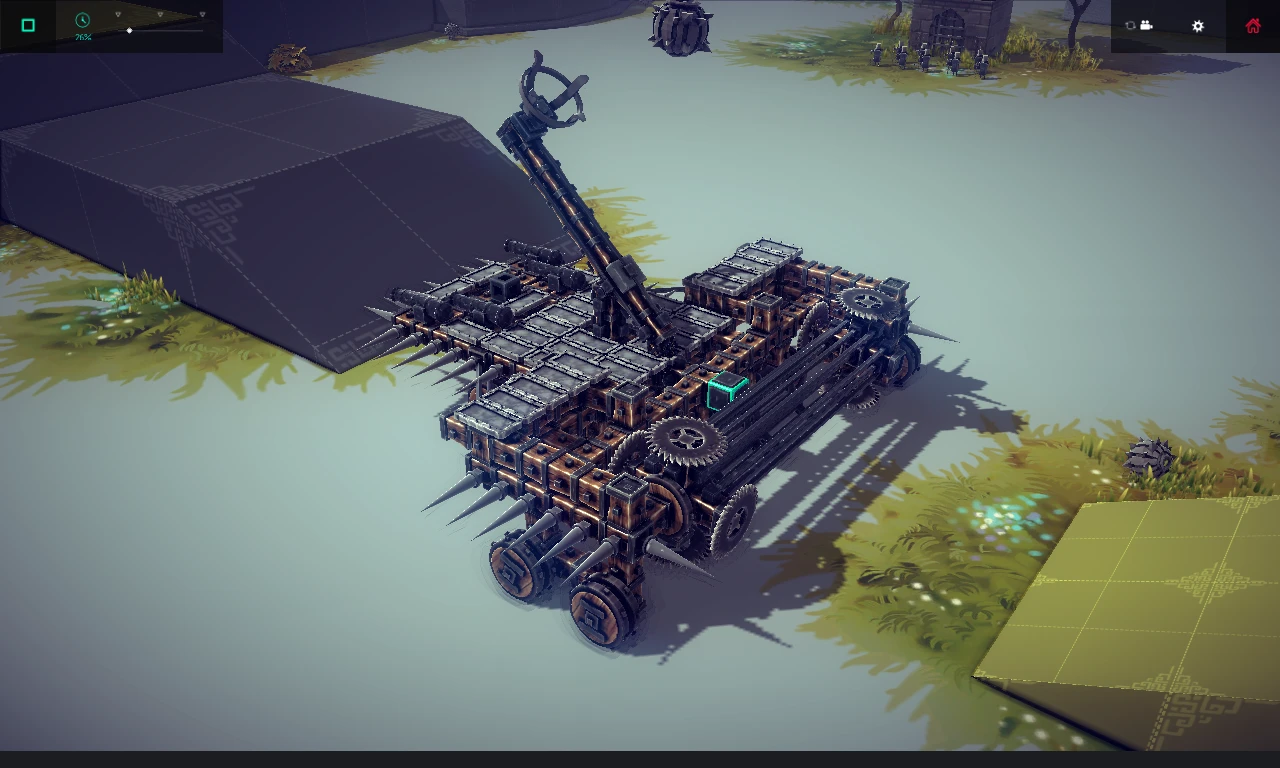Open the settings gear menu

[x=1197, y=26]
